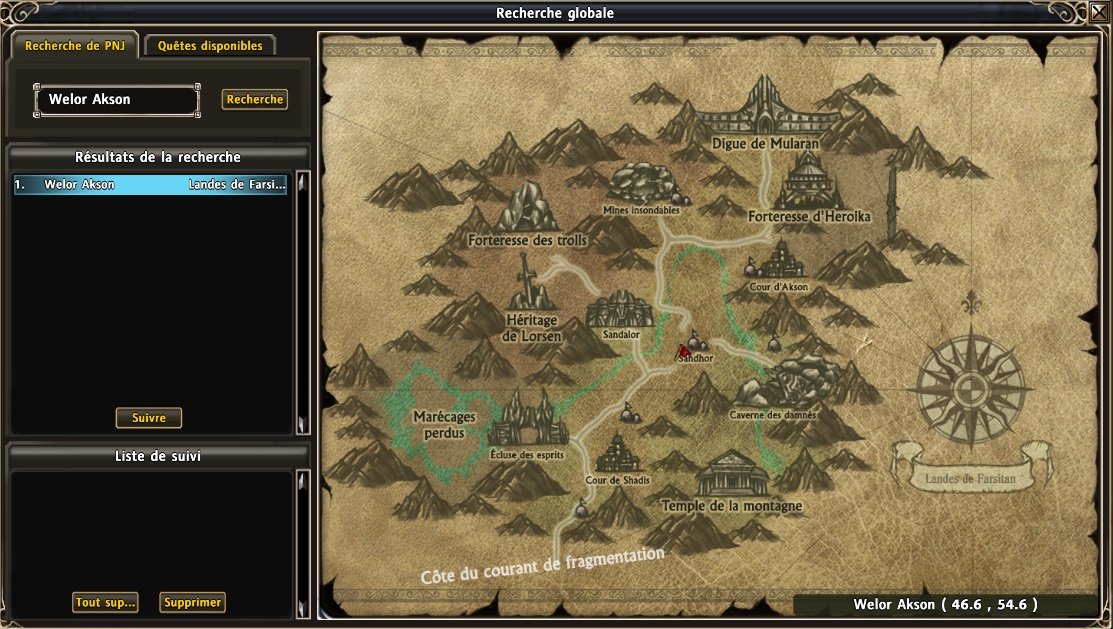Viewport: 1113px width, 629px height.
Task: Open the Quêtes disponibles tab
Action: (x=210, y=46)
